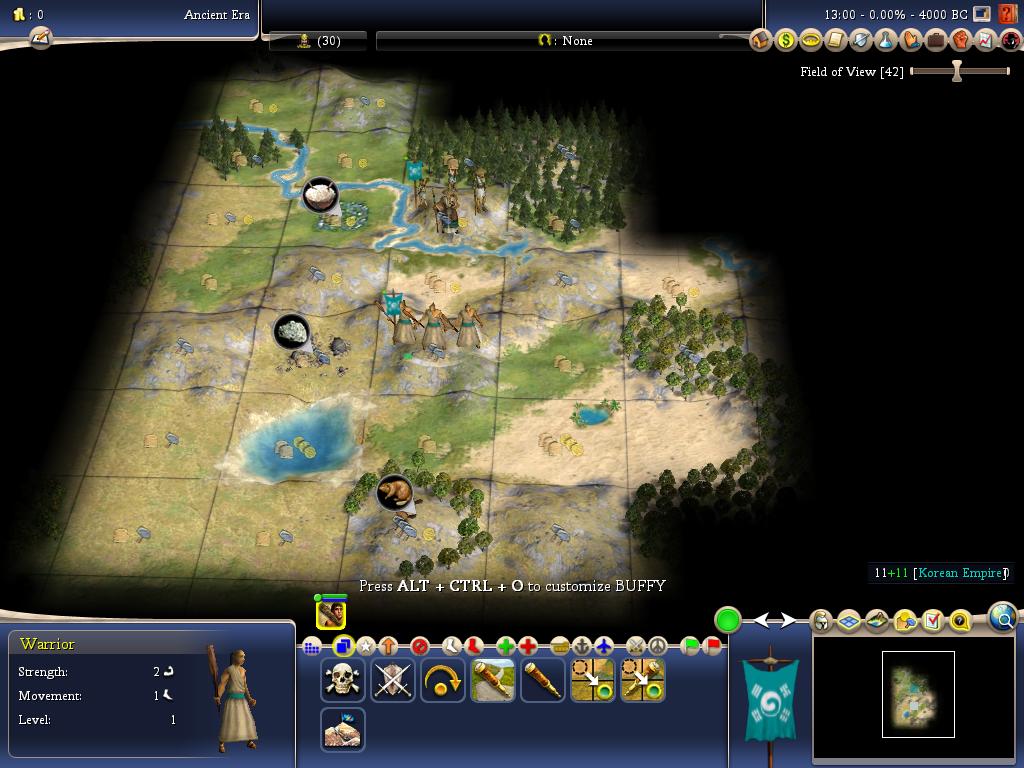Viewport: 1024px width, 768px height.
Task: Toggle the blue tile grid display
Action: click(849, 621)
